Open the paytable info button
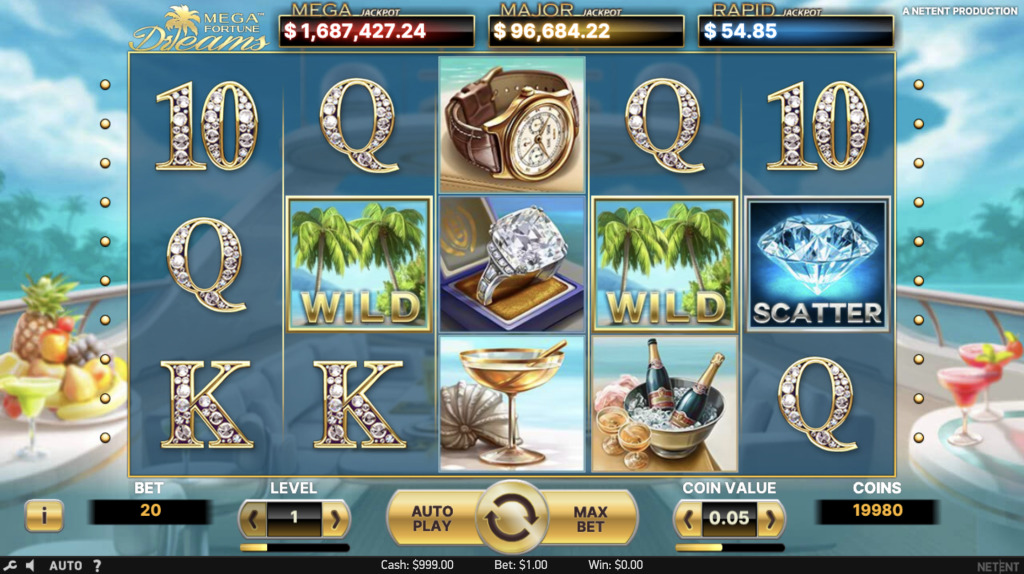 tap(43, 516)
